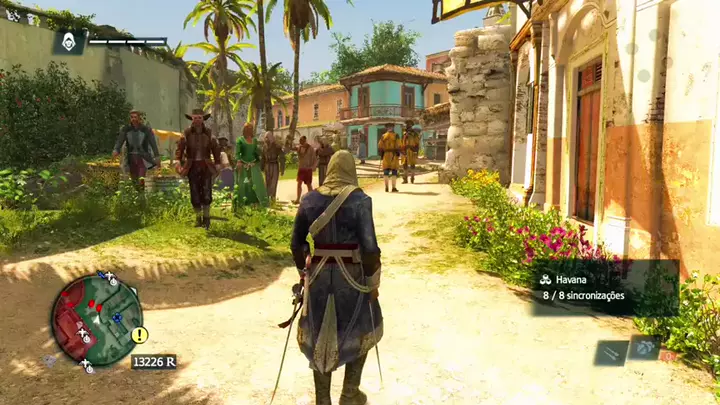Select the secondary tool slot beside swords
The height and width of the screenshot is (405, 720).
[643, 347]
